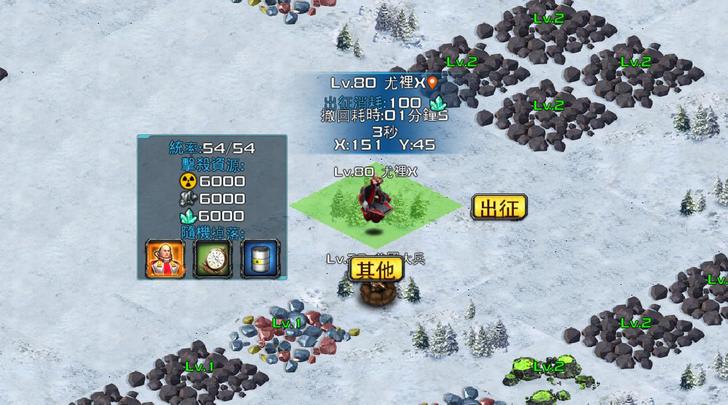View the pocket watch drop reward
Viewport: 728px width, 405px height.
click(x=212, y=259)
